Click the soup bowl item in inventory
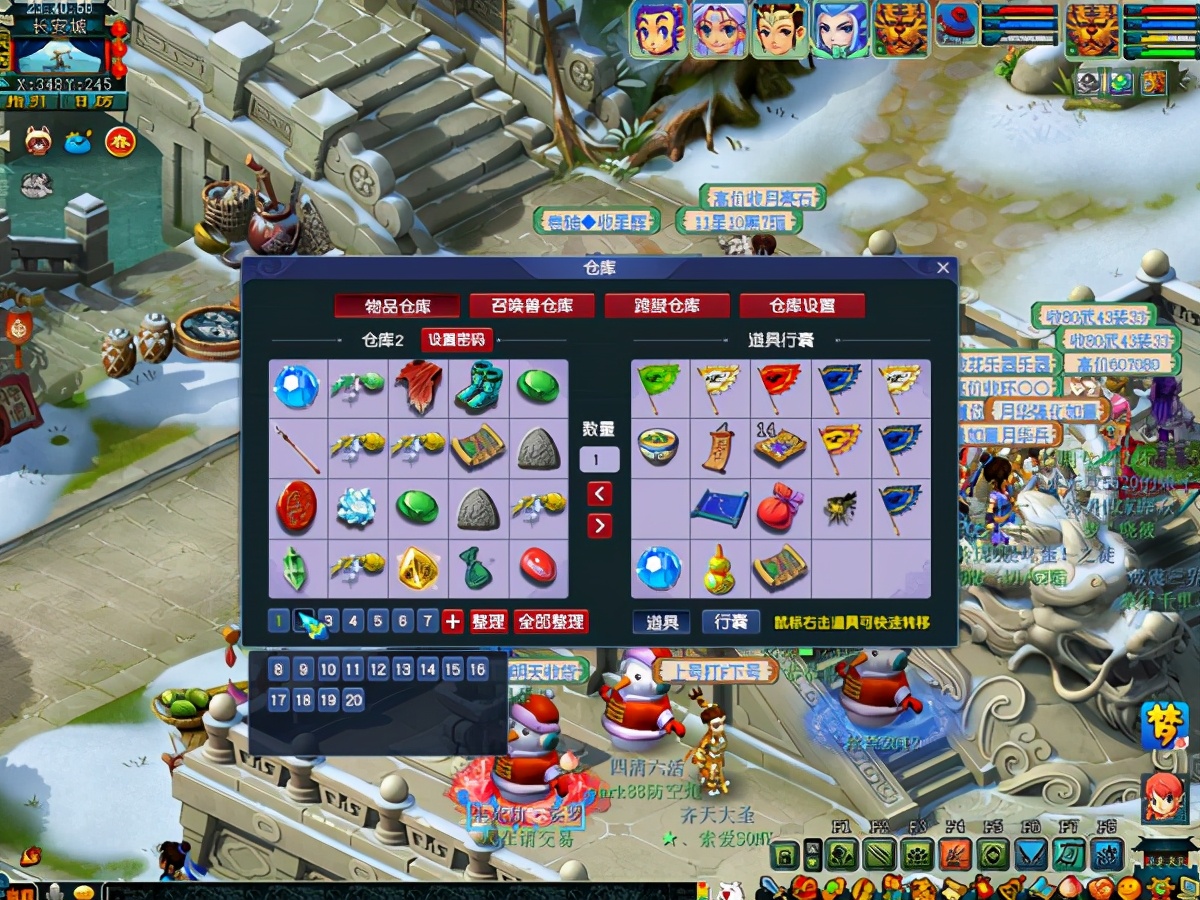The height and width of the screenshot is (900, 1200). [x=660, y=448]
